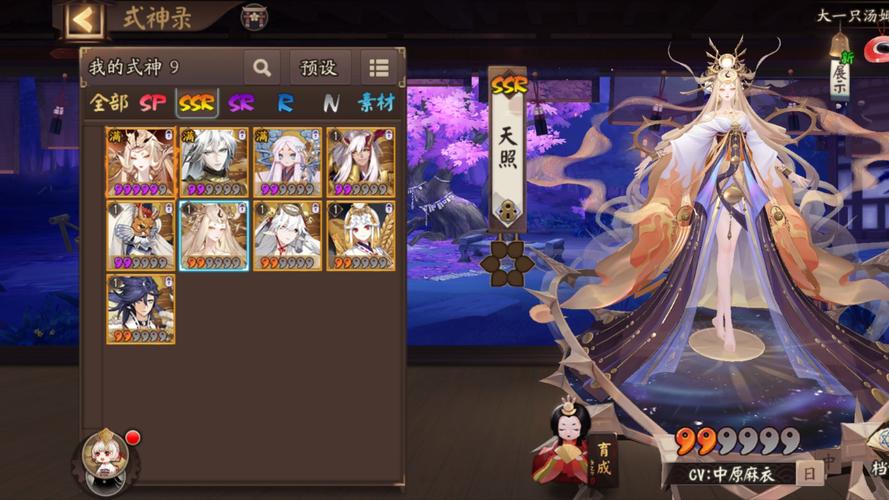The image size is (889, 500).
Task: Open the 育成 cultivation doll button
Action: (586, 444)
